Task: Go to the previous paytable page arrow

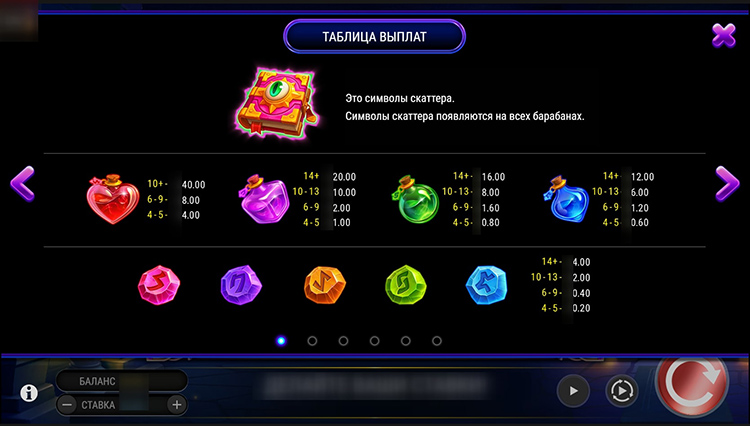Action: [22, 182]
